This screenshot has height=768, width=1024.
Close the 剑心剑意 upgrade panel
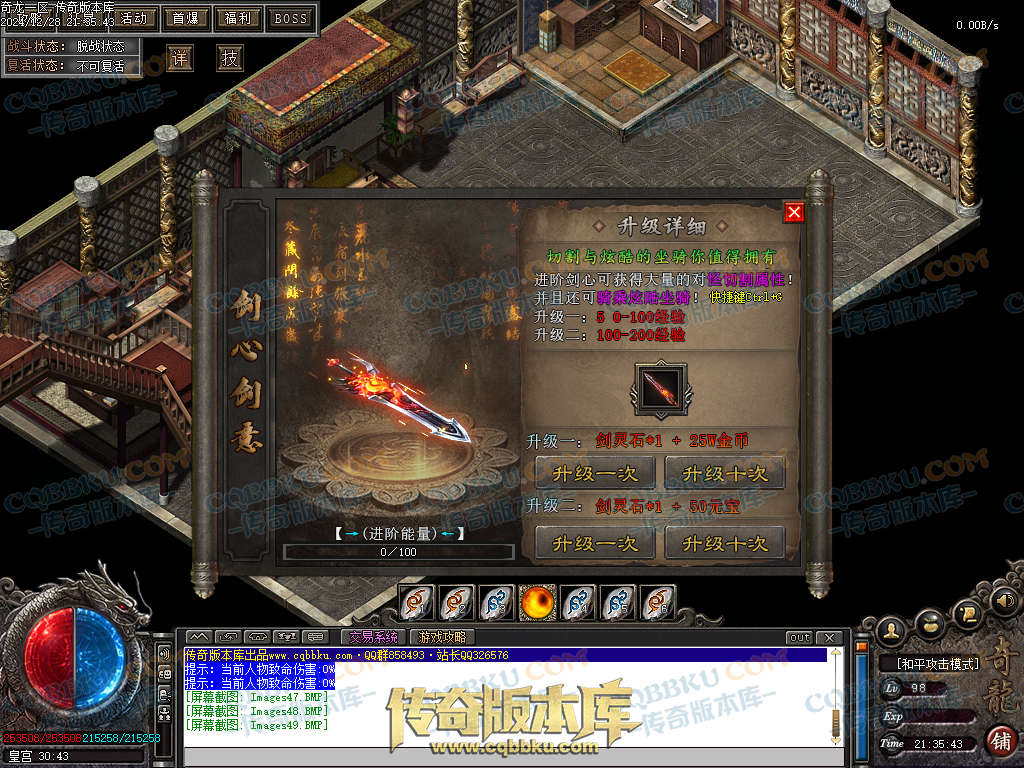pos(794,212)
